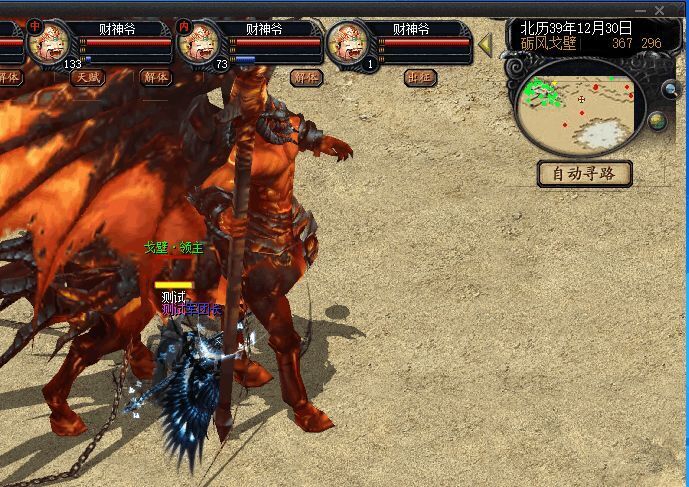Click 解体 under the level 73 财神爷
This screenshot has height=487, width=689.
(x=306, y=77)
